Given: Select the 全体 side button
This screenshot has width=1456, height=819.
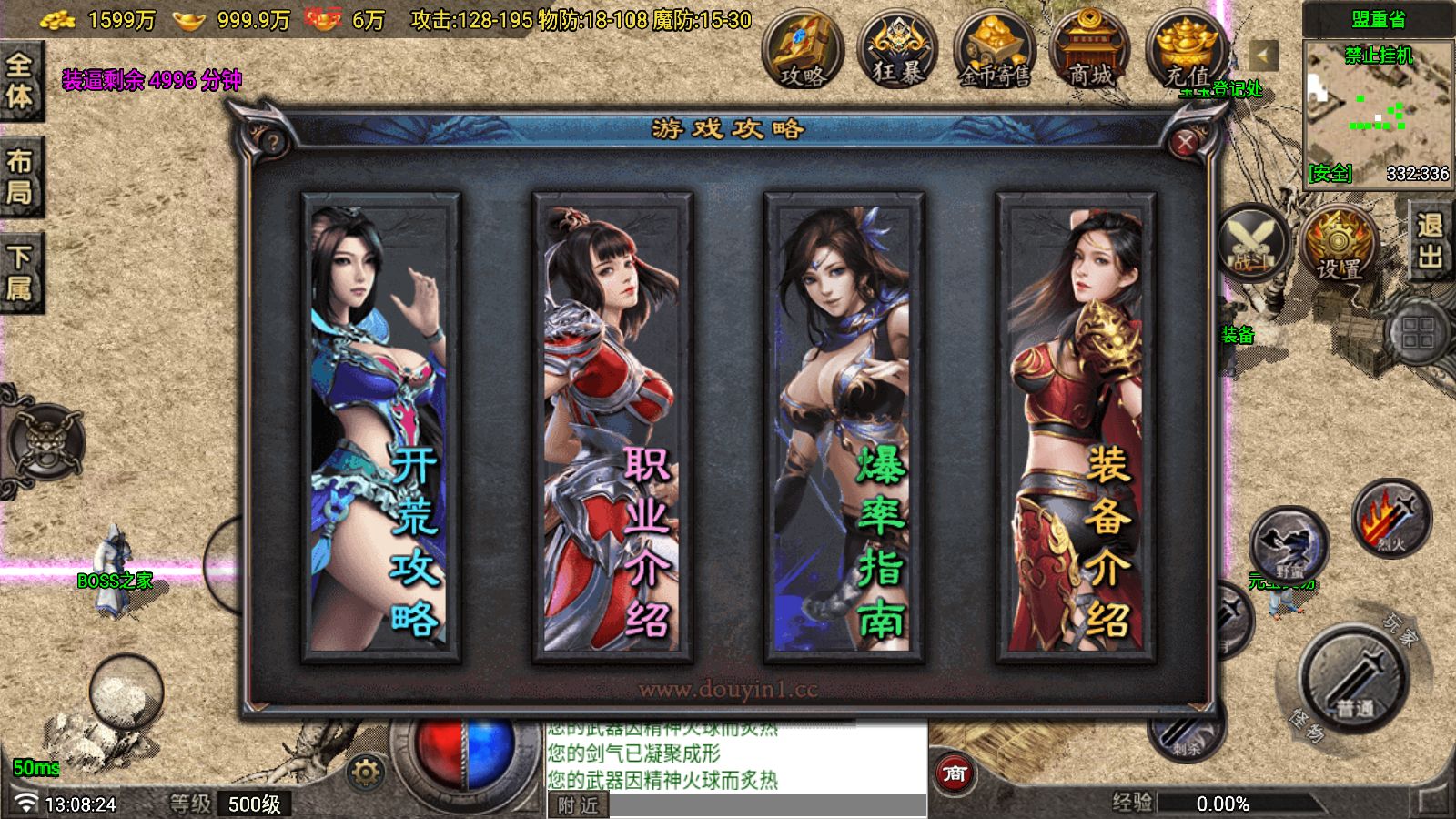Looking at the screenshot, I should click(20, 80).
